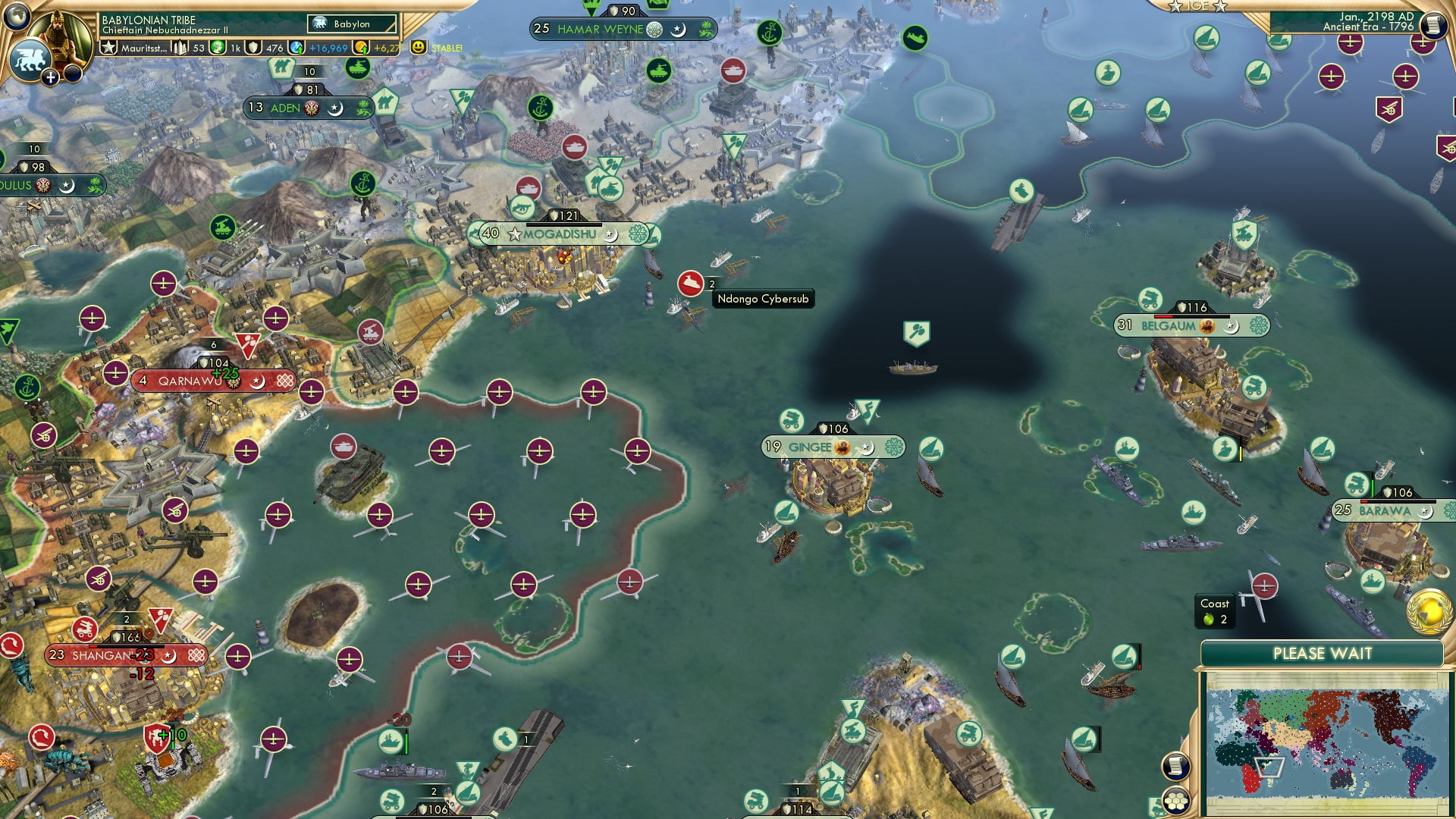This screenshot has height=819, width=1456.
Task: Expand Mogadishu's city banner
Action: coord(560,234)
